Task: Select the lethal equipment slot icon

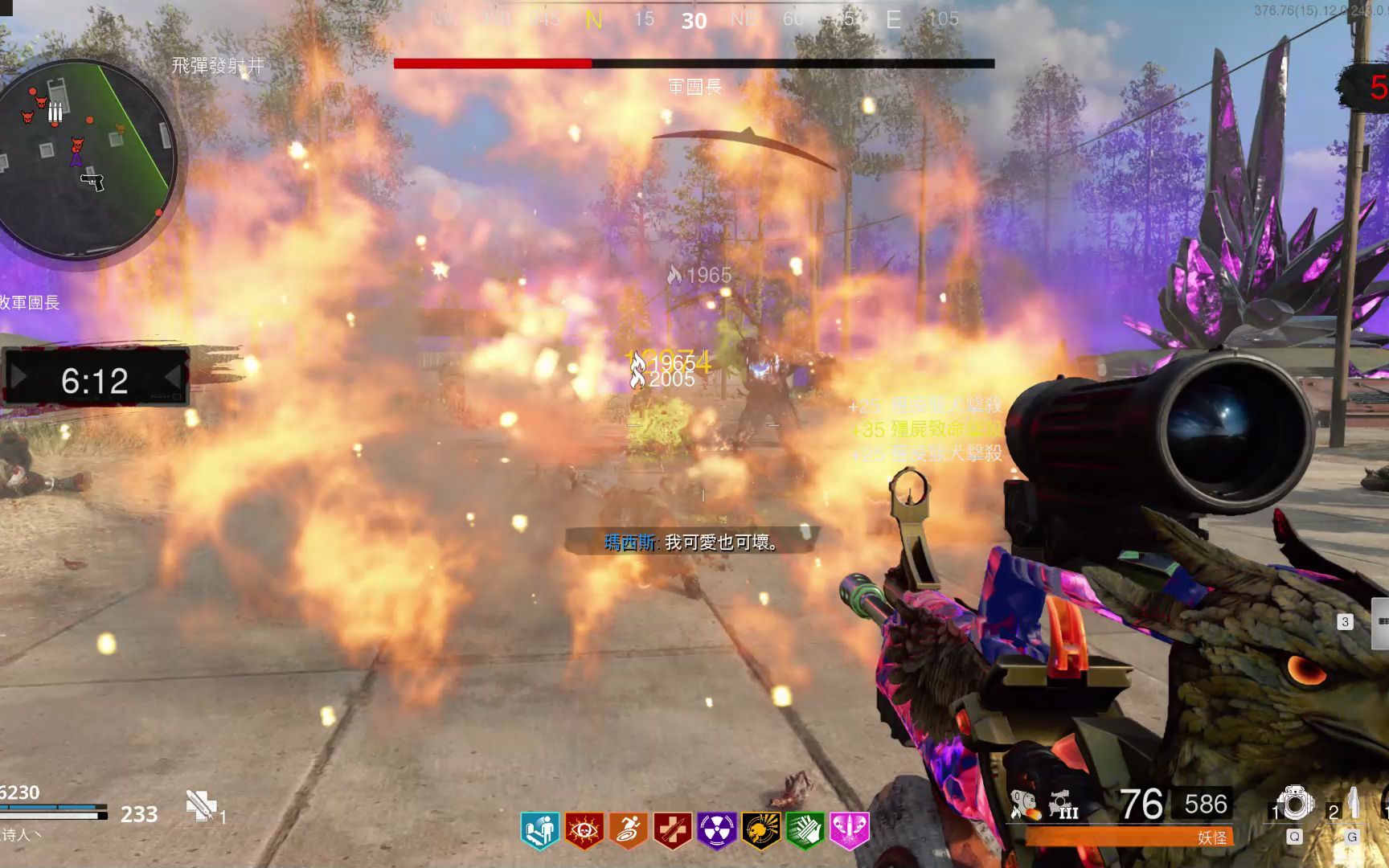Action: tap(1352, 804)
